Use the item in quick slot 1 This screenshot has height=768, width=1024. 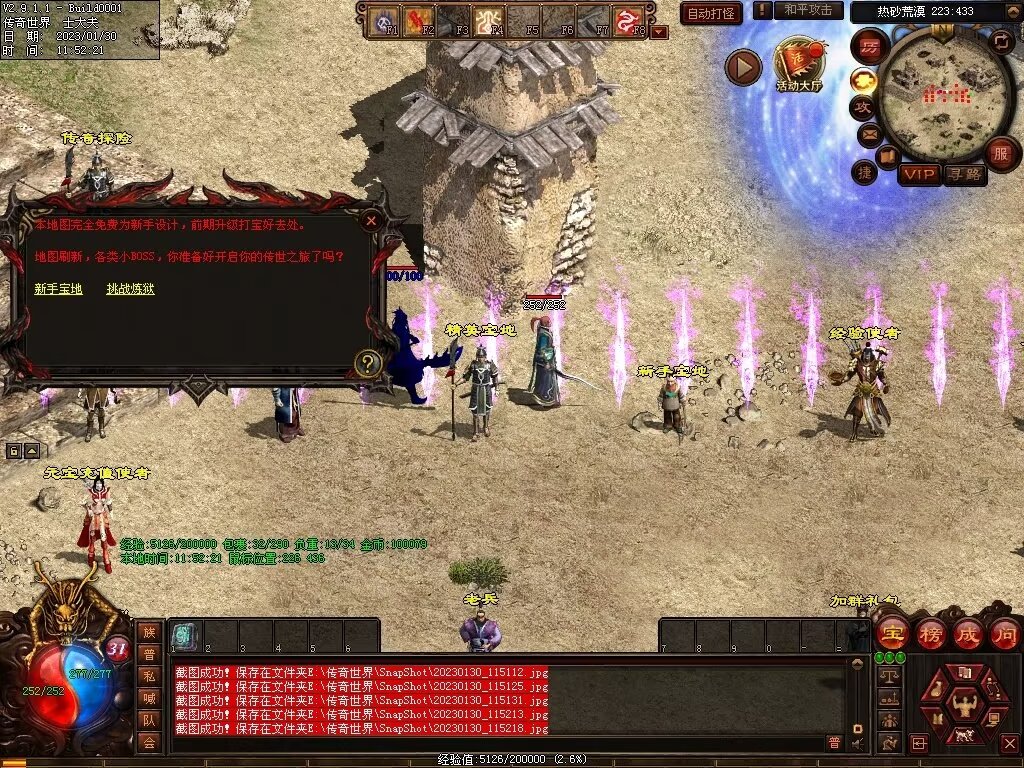coord(185,634)
